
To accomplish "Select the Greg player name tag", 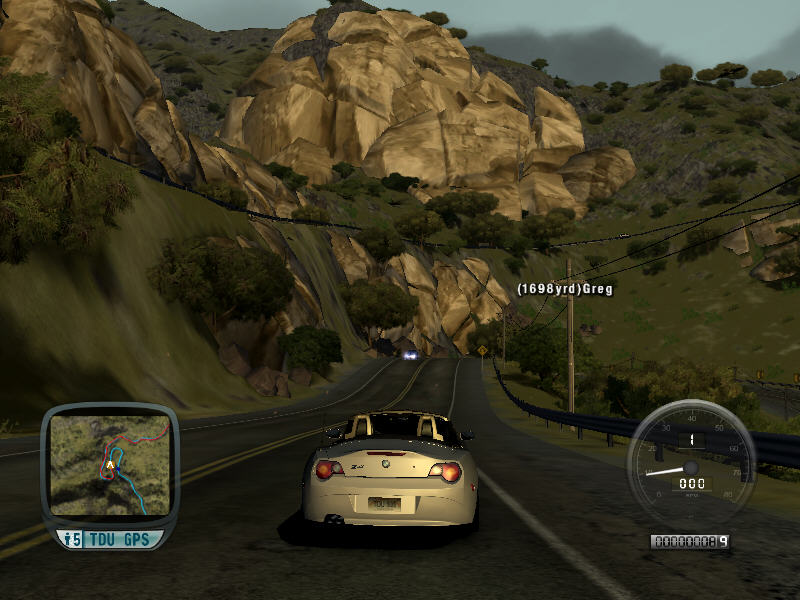I will [564, 289].
